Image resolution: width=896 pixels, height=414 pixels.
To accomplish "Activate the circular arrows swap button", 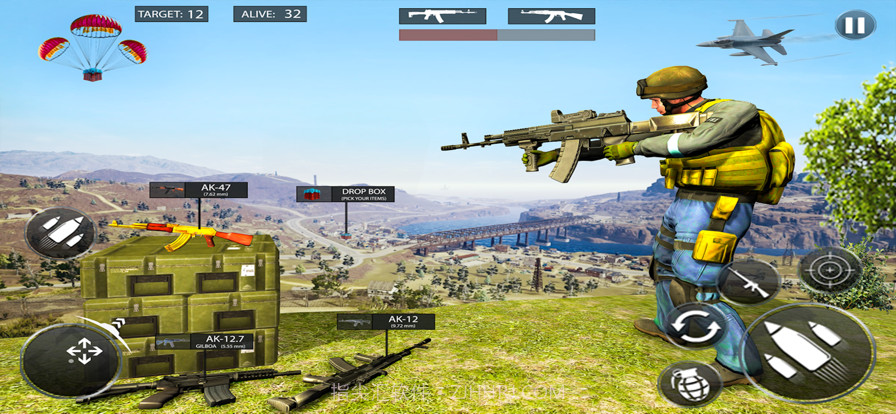I will click(x=694, y=327).
